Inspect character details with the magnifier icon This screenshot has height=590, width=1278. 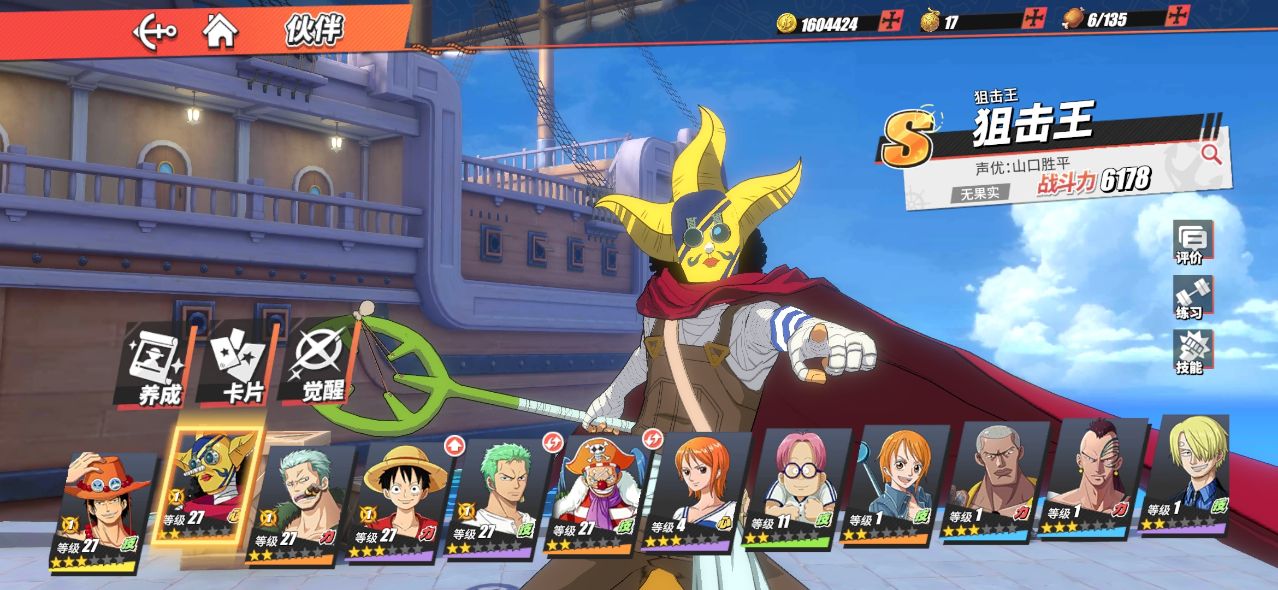point(1211,153)
